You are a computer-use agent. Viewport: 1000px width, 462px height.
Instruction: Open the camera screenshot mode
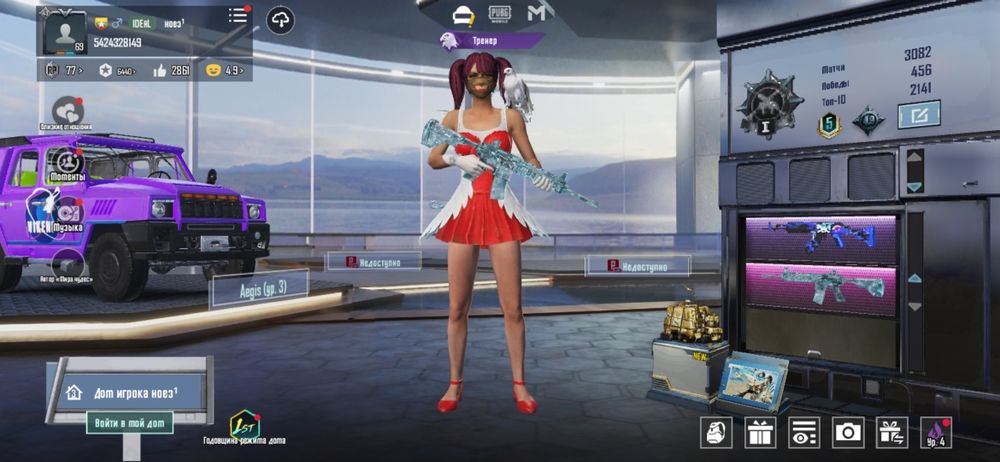tap(848, 432)
